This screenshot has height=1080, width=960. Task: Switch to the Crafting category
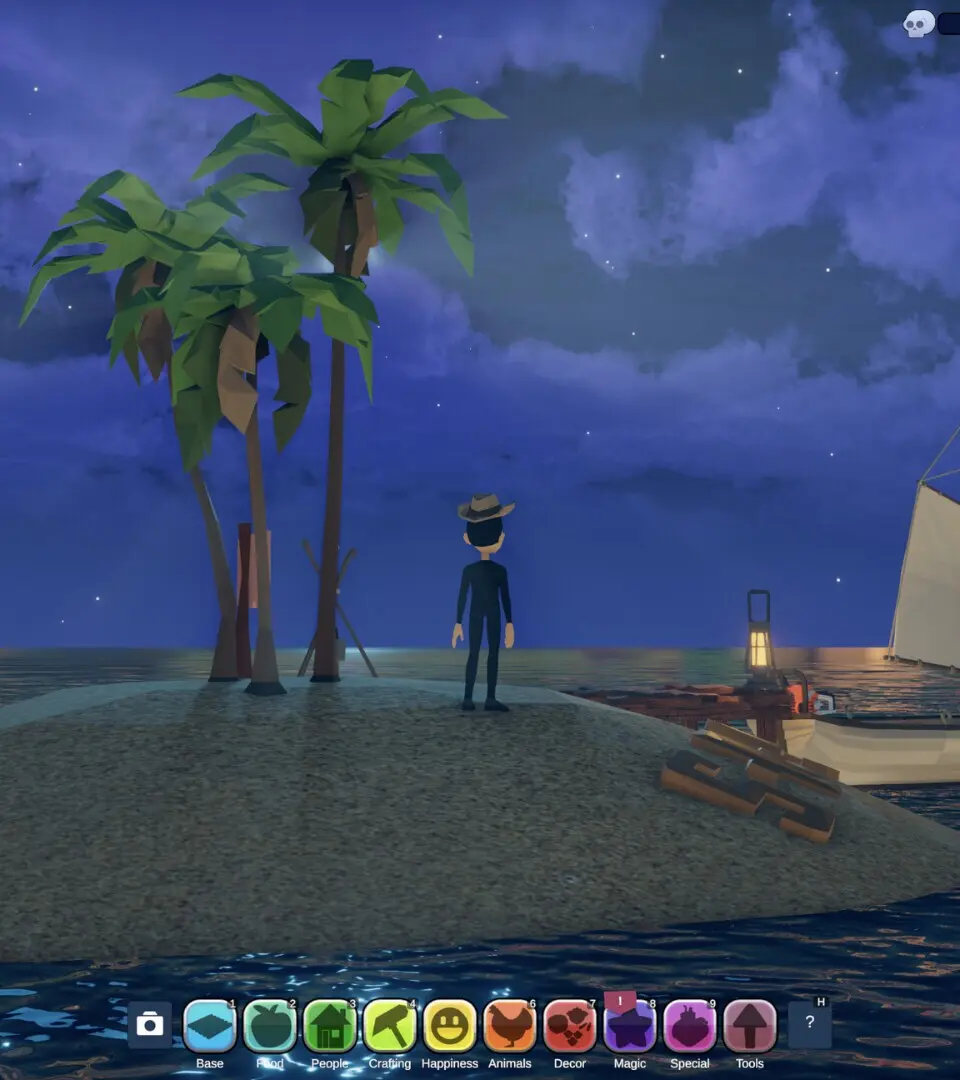point(390,1026)
